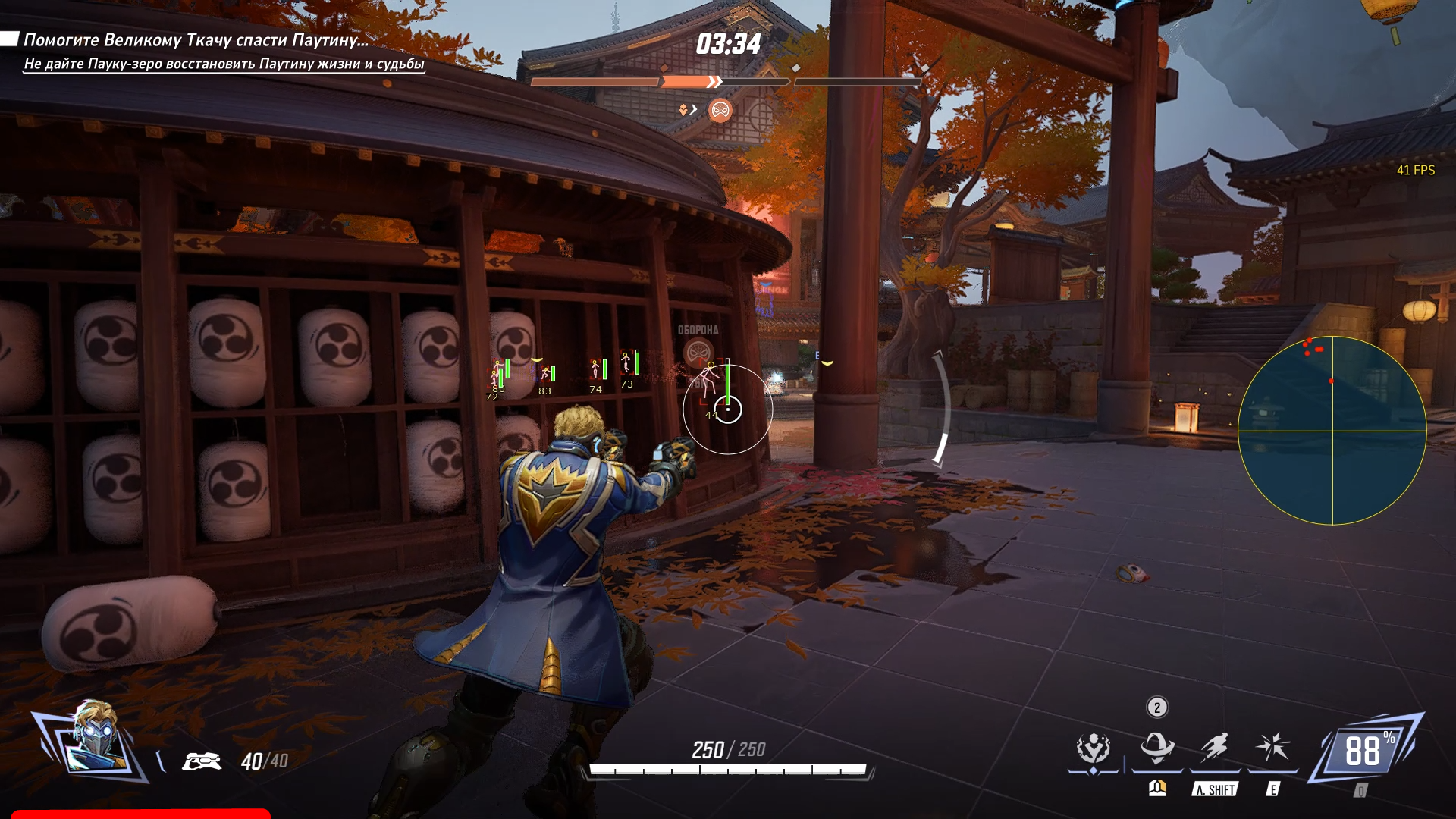Click the spider-mask payload objective icon
The width and height of the screenshot is (1456, 819).
(720, 111)
